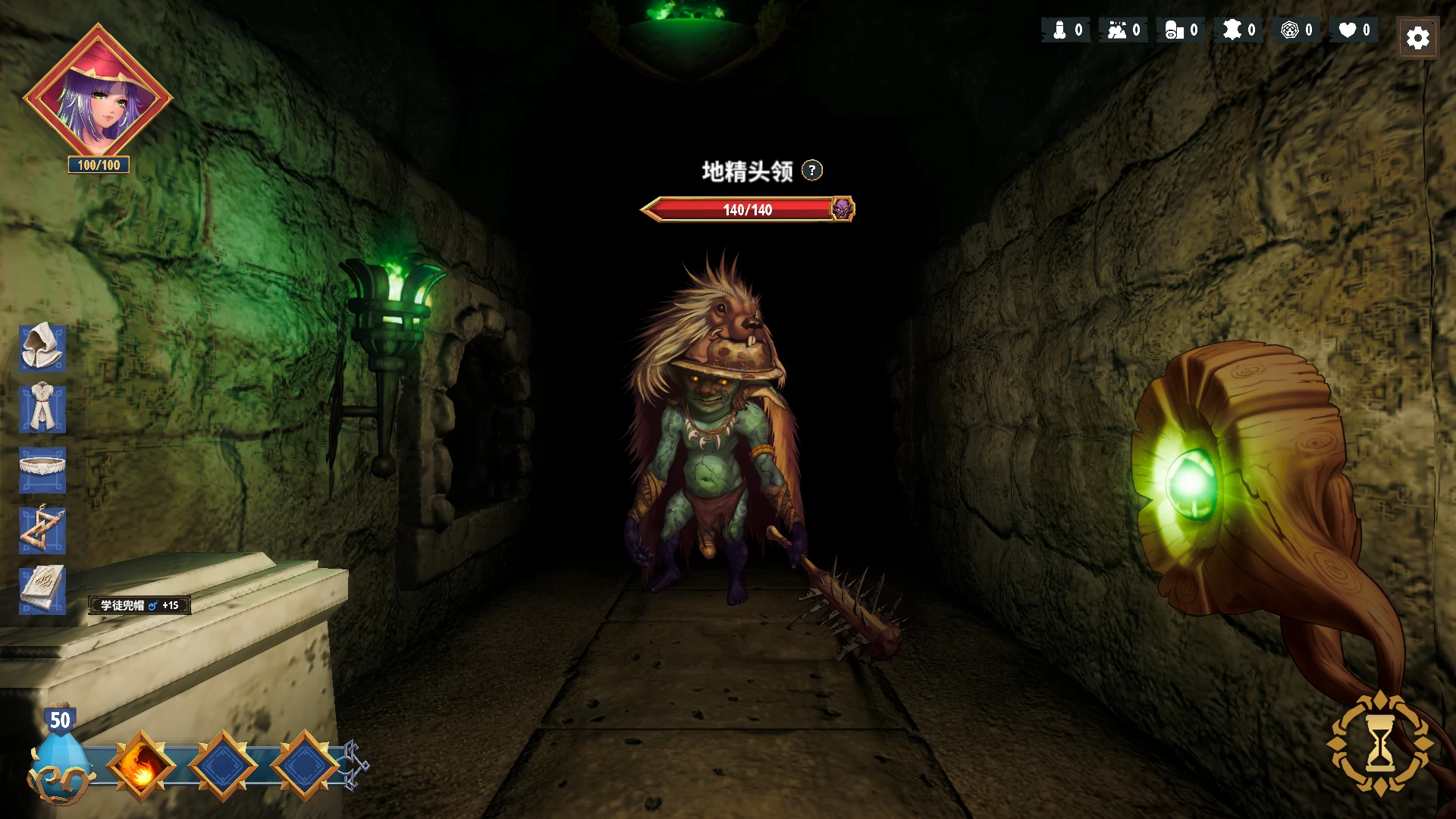Click the heart resource counter icon
1456x819 pixels.
[x=1346, y=30]
